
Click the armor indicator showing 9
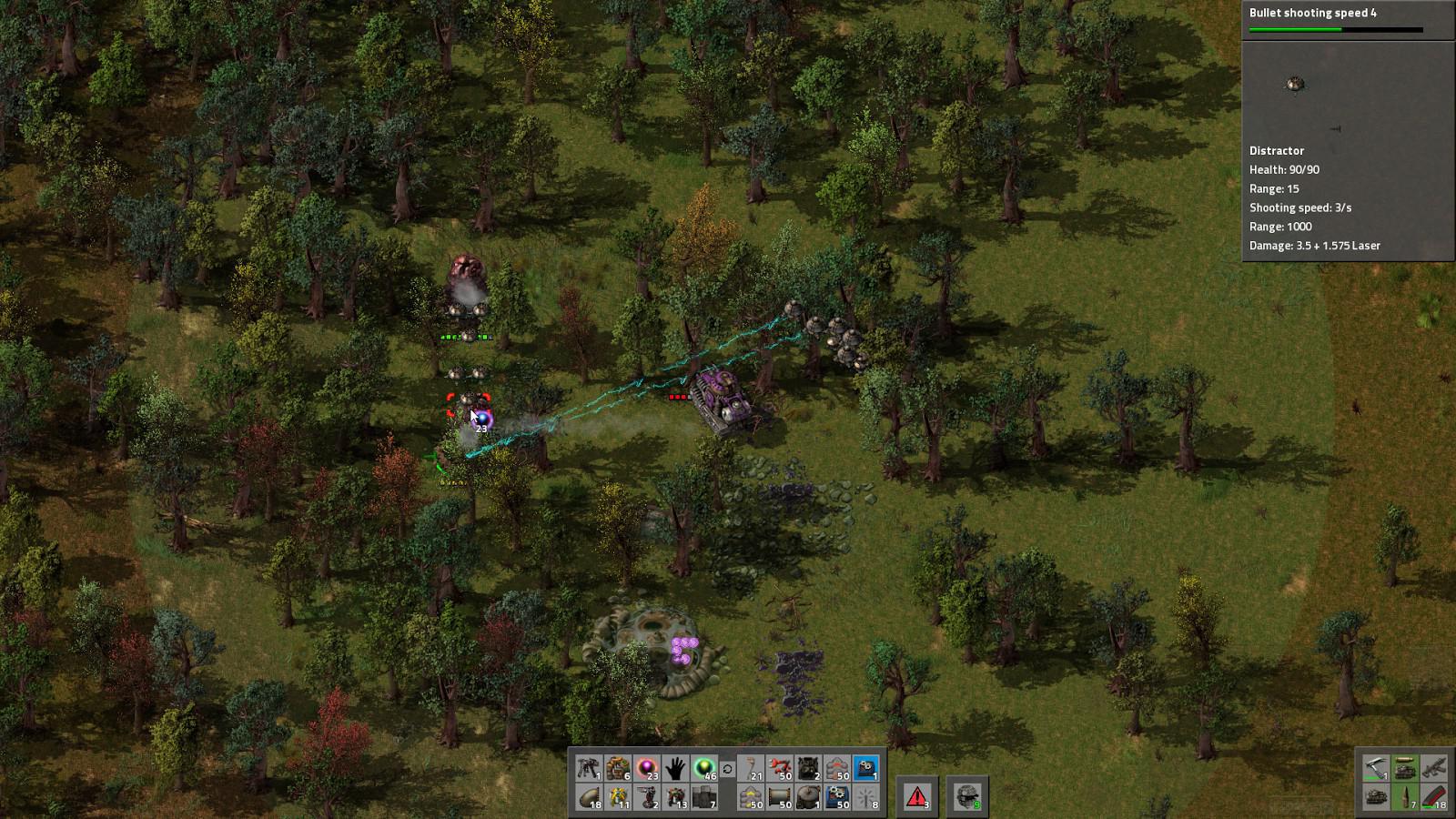pyautogui.click(x=969, y=796)
